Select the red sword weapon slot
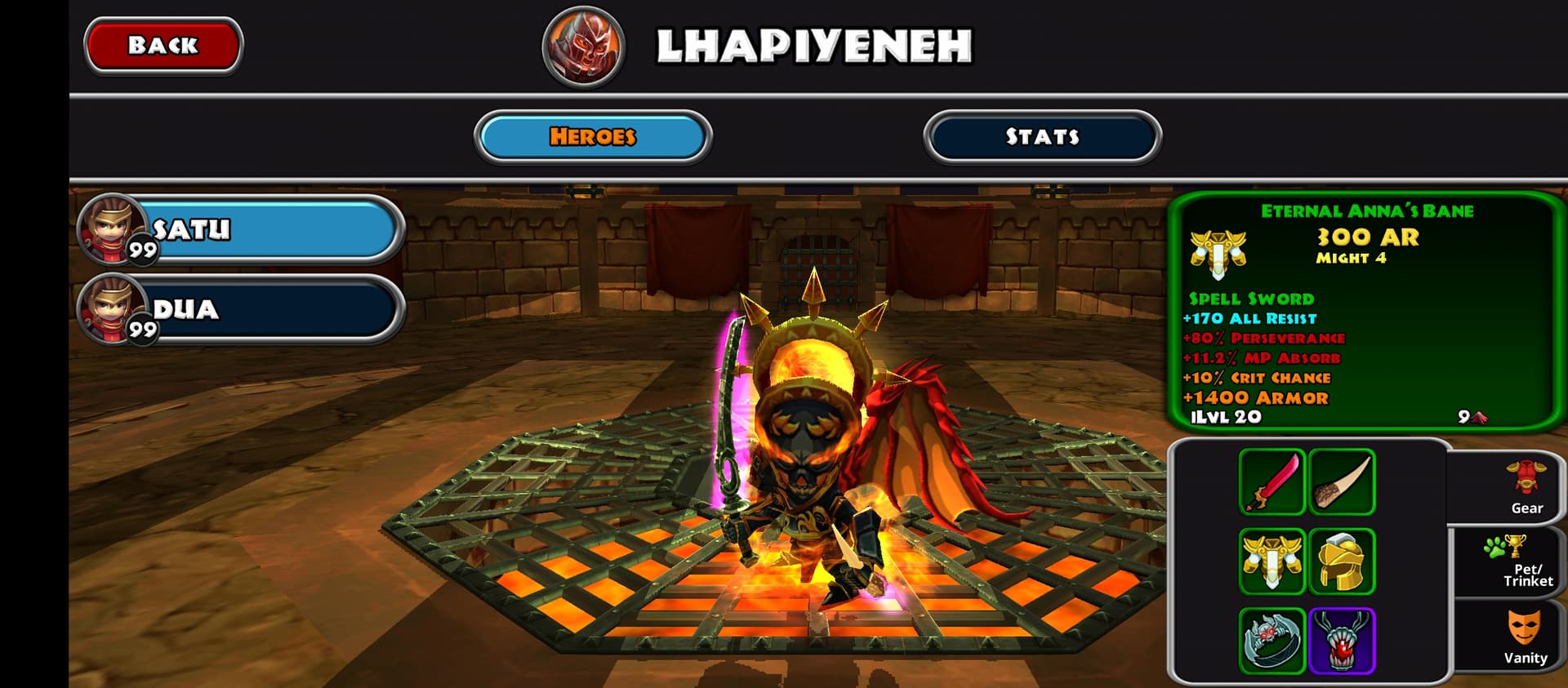The image size is (1568, 688). [x=1272, y=482]
